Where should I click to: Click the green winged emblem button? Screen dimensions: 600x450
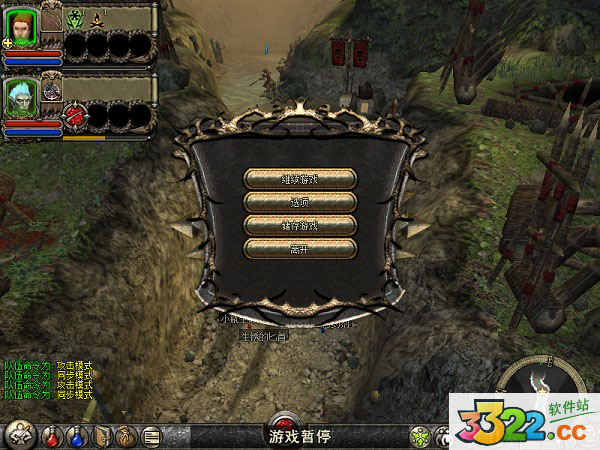[x=421, y=436]
